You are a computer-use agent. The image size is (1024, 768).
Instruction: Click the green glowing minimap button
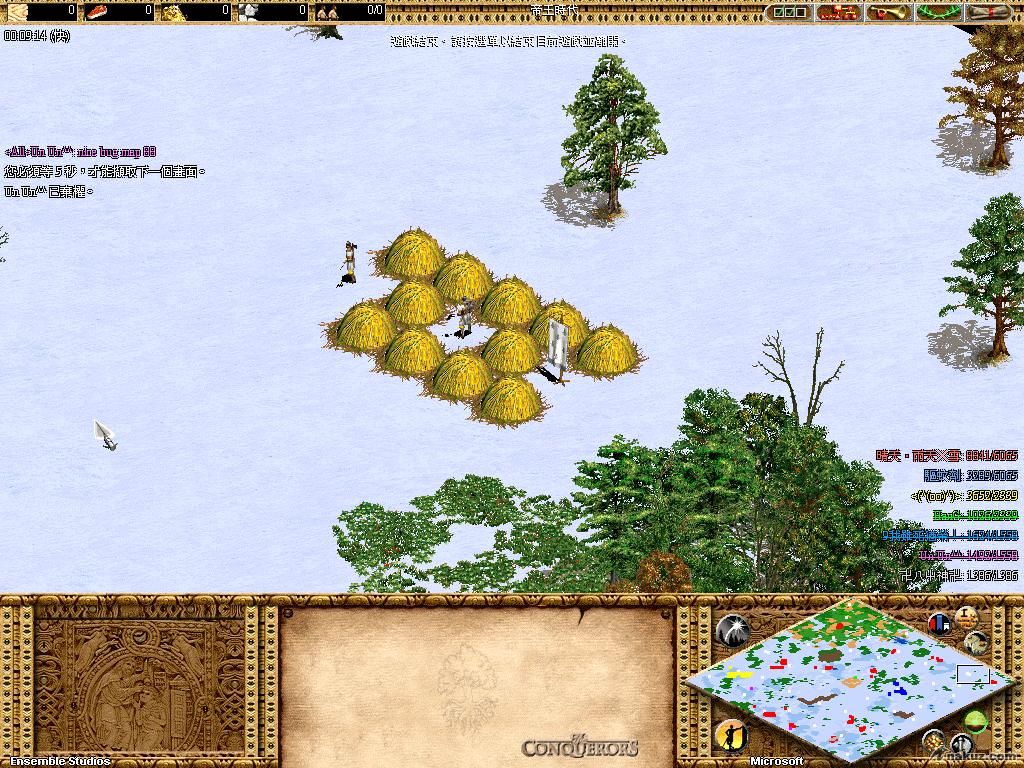977,721
